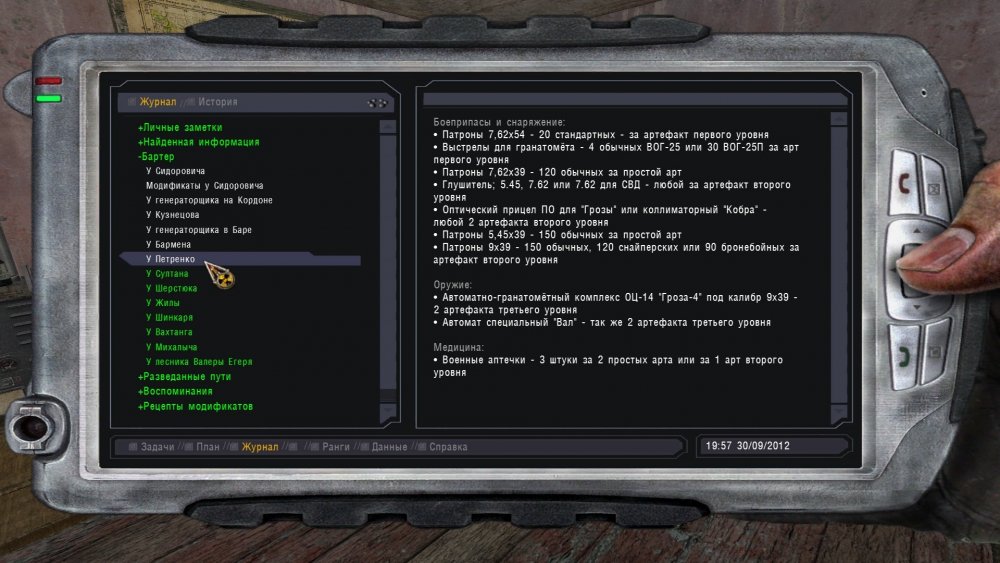
Task: Open the Справка tab
Action: click(448, 447)
